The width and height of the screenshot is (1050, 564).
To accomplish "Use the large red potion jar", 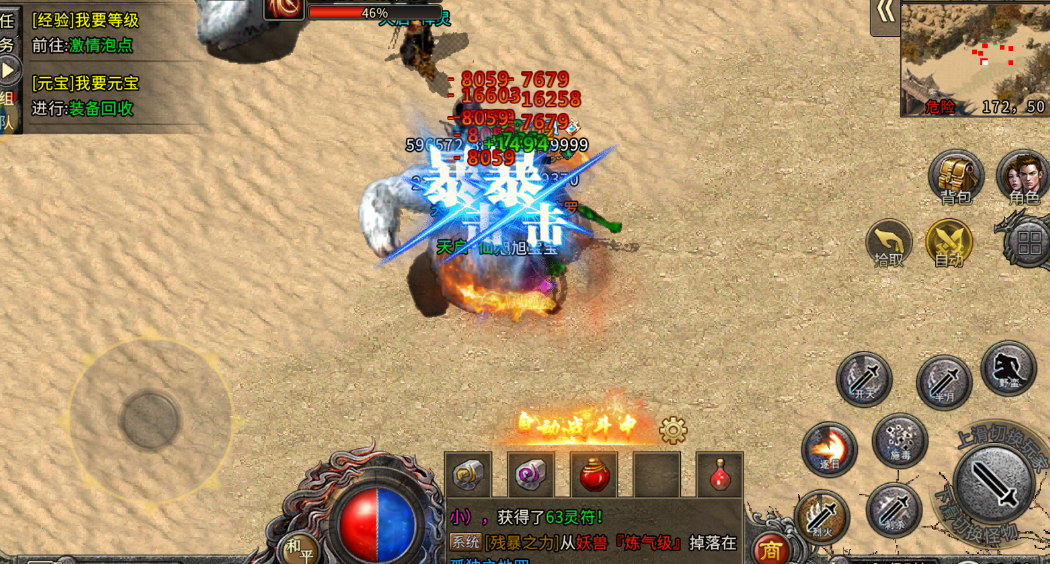I will pyautogui.click(x=594, y=474).
